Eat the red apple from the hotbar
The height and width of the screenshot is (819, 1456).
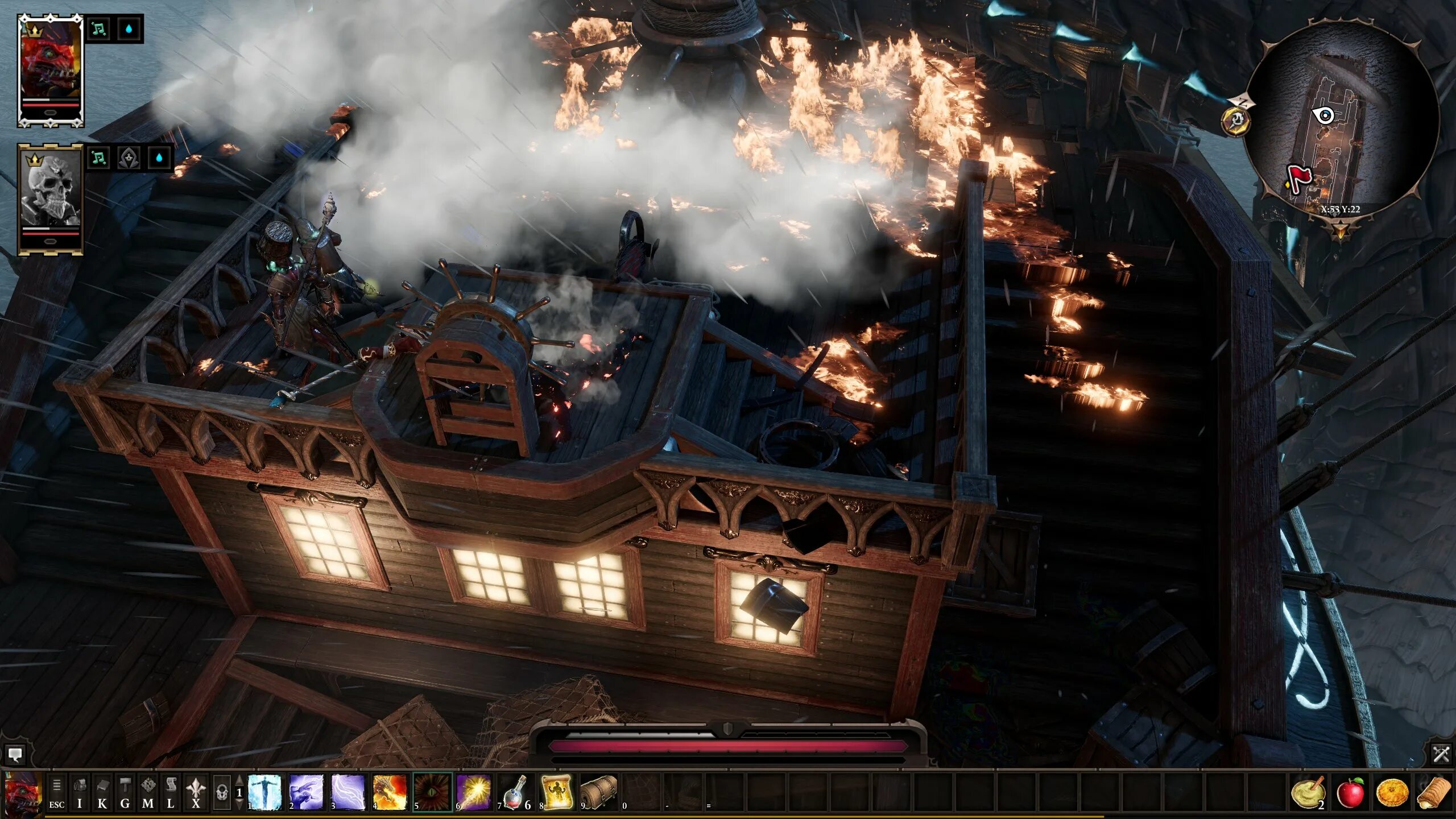1351,793
